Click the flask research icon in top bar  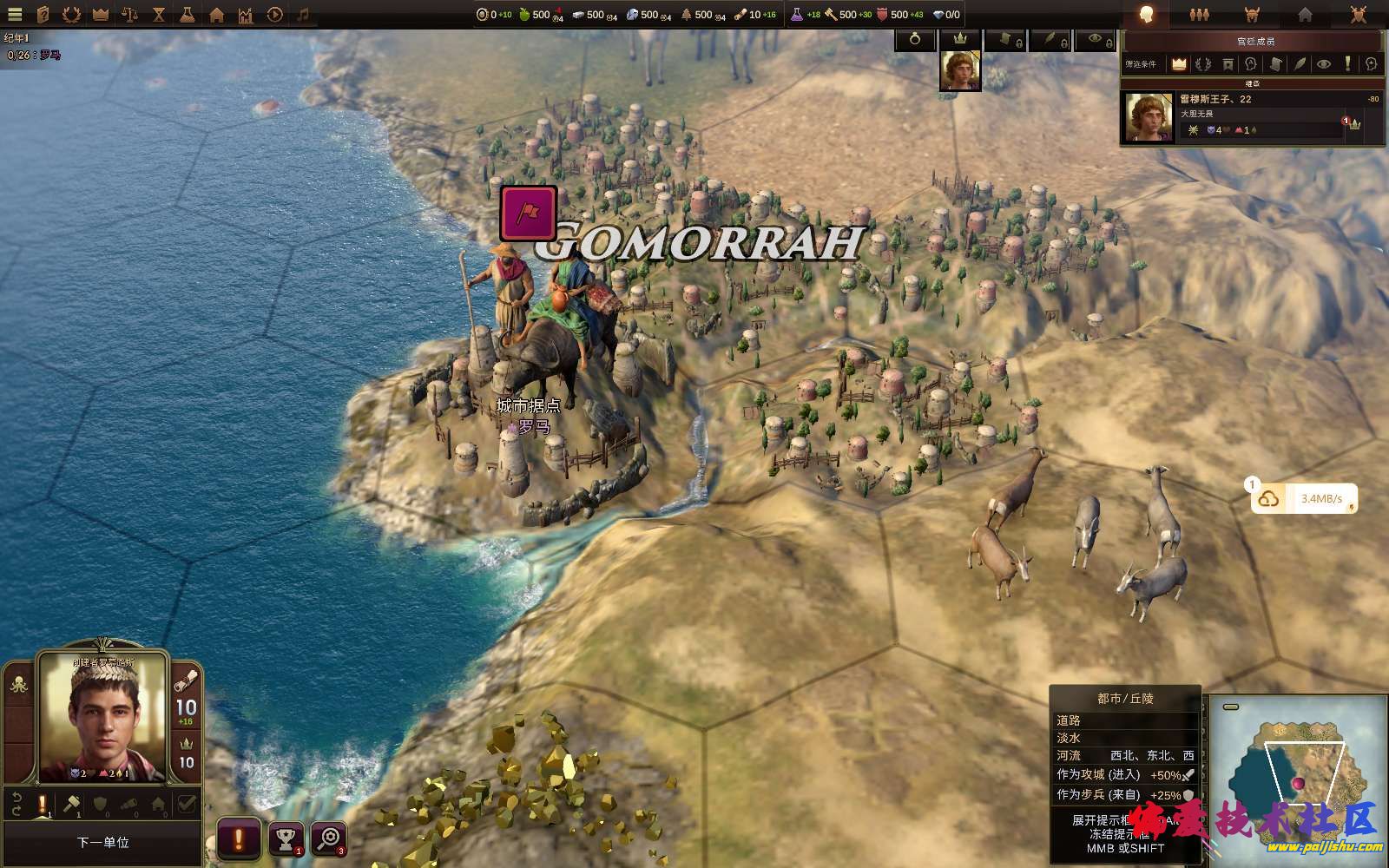coord(187,14)
